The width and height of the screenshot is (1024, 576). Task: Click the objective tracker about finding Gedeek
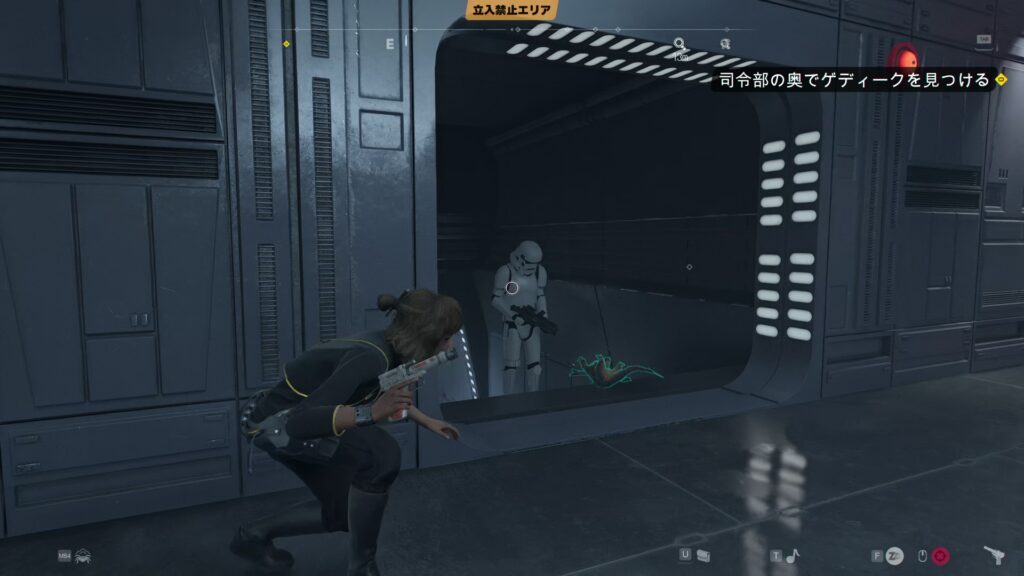click(853, 79)
